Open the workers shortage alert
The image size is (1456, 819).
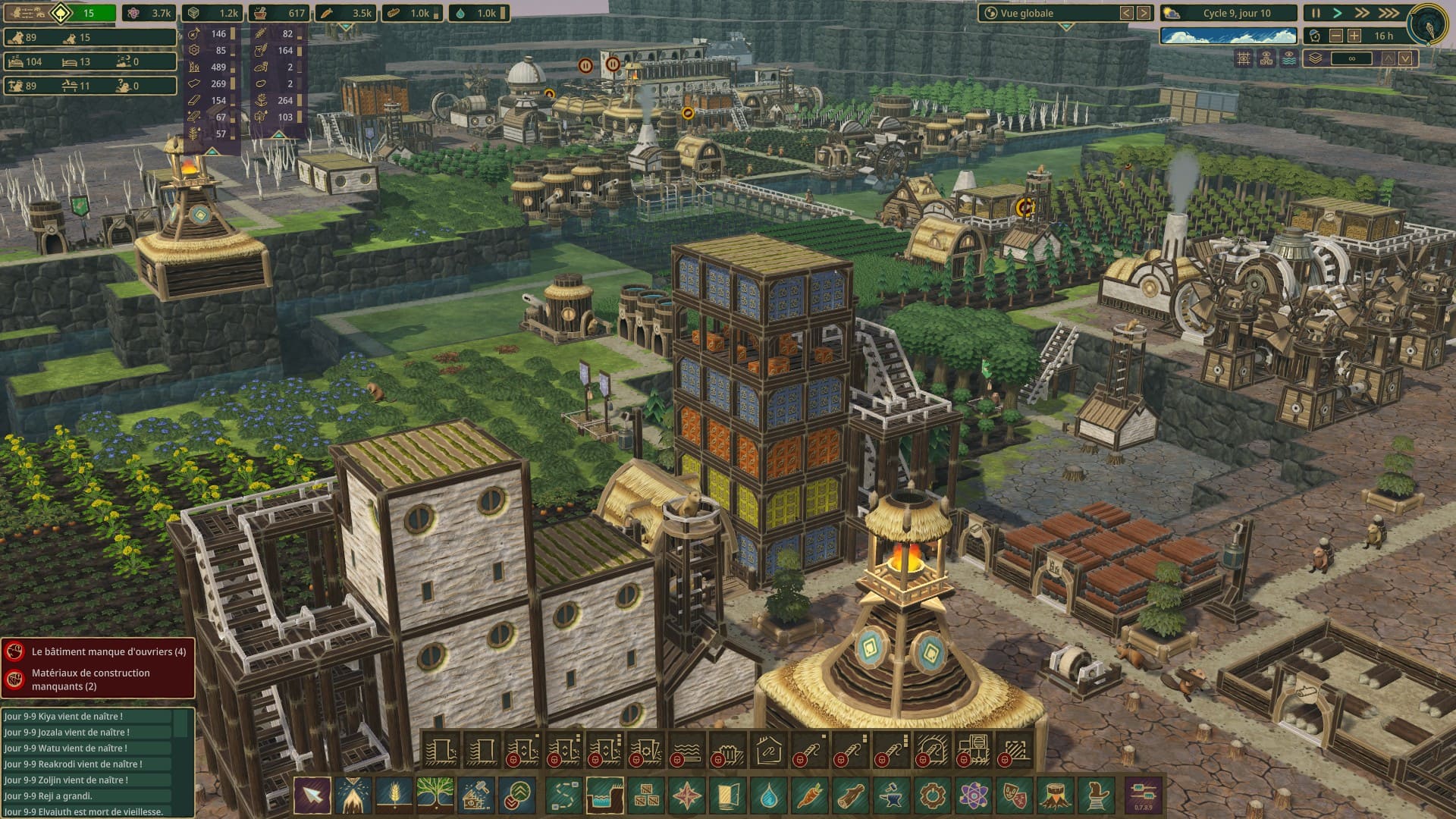click(99, 651)
